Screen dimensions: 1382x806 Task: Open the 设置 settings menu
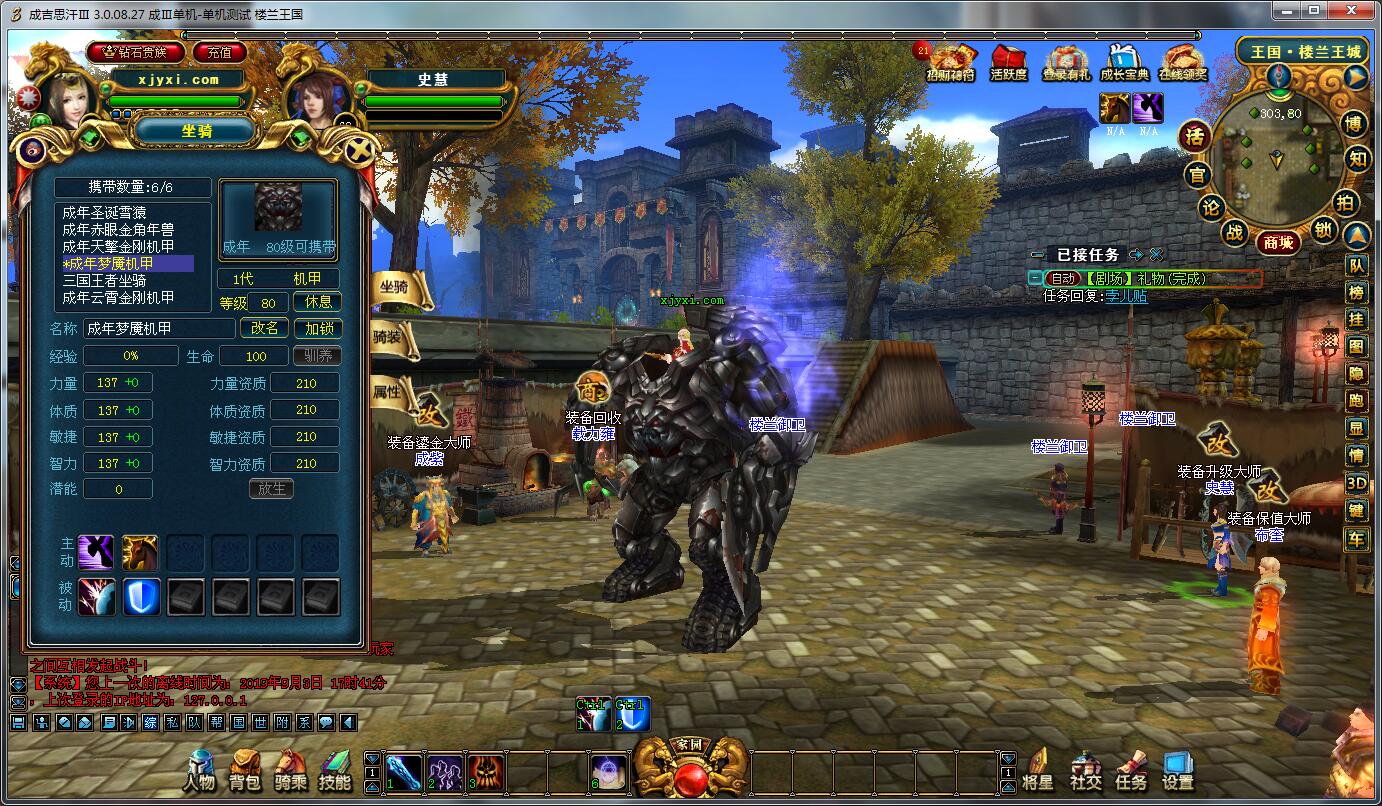1177,771
